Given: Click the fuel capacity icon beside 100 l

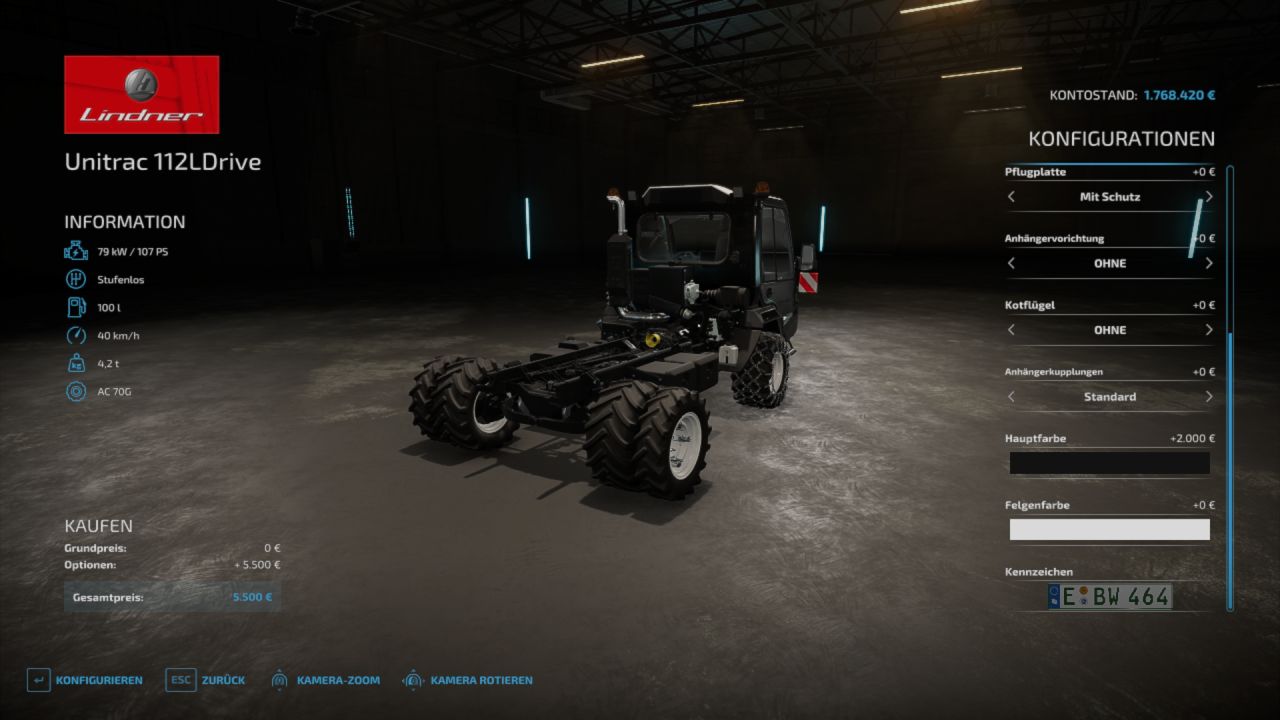Looking at the screenshot, I should point(74,307).
